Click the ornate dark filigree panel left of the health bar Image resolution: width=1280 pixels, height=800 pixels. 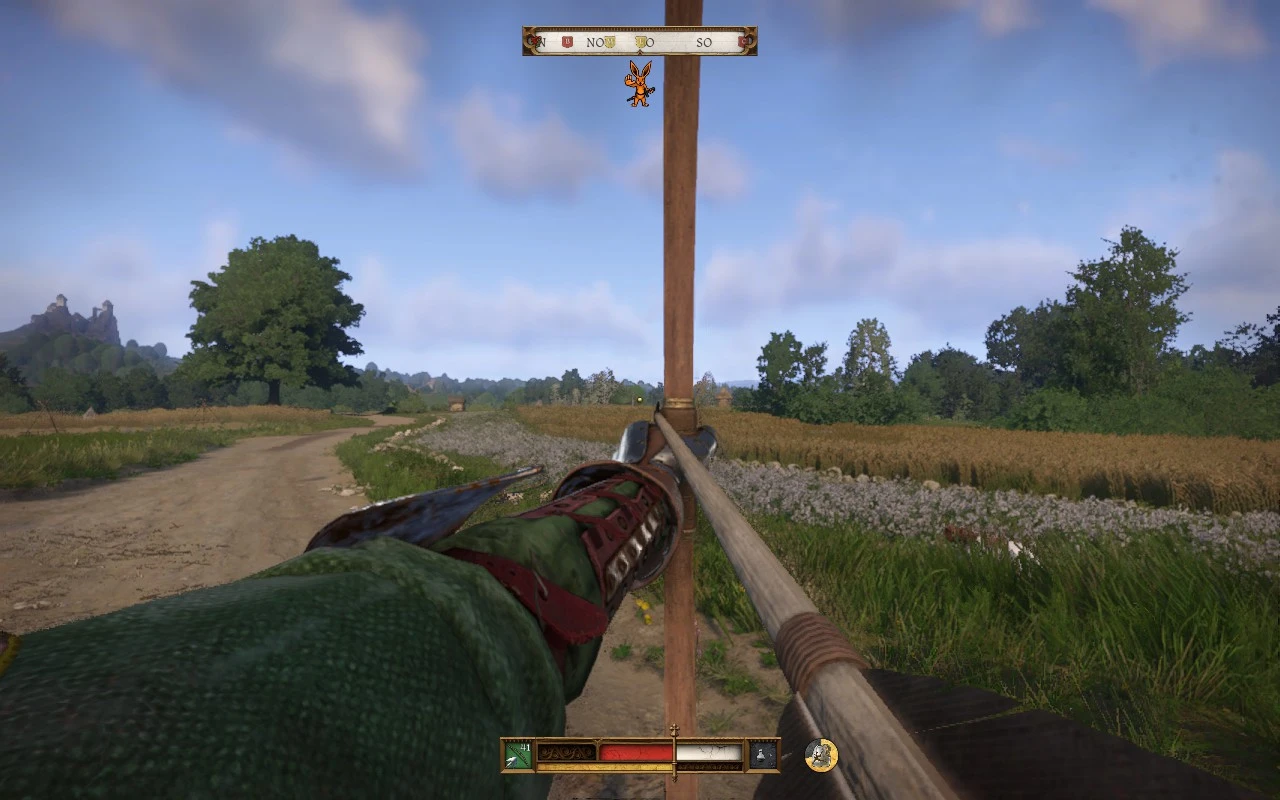coord(569,753)
